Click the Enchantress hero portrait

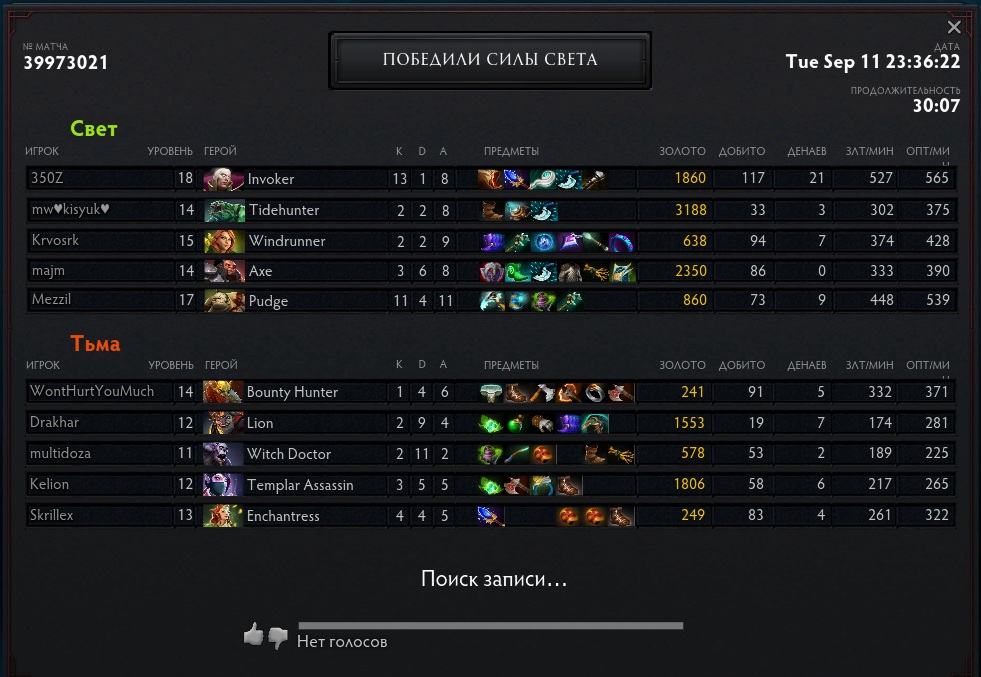pos(224,516)
